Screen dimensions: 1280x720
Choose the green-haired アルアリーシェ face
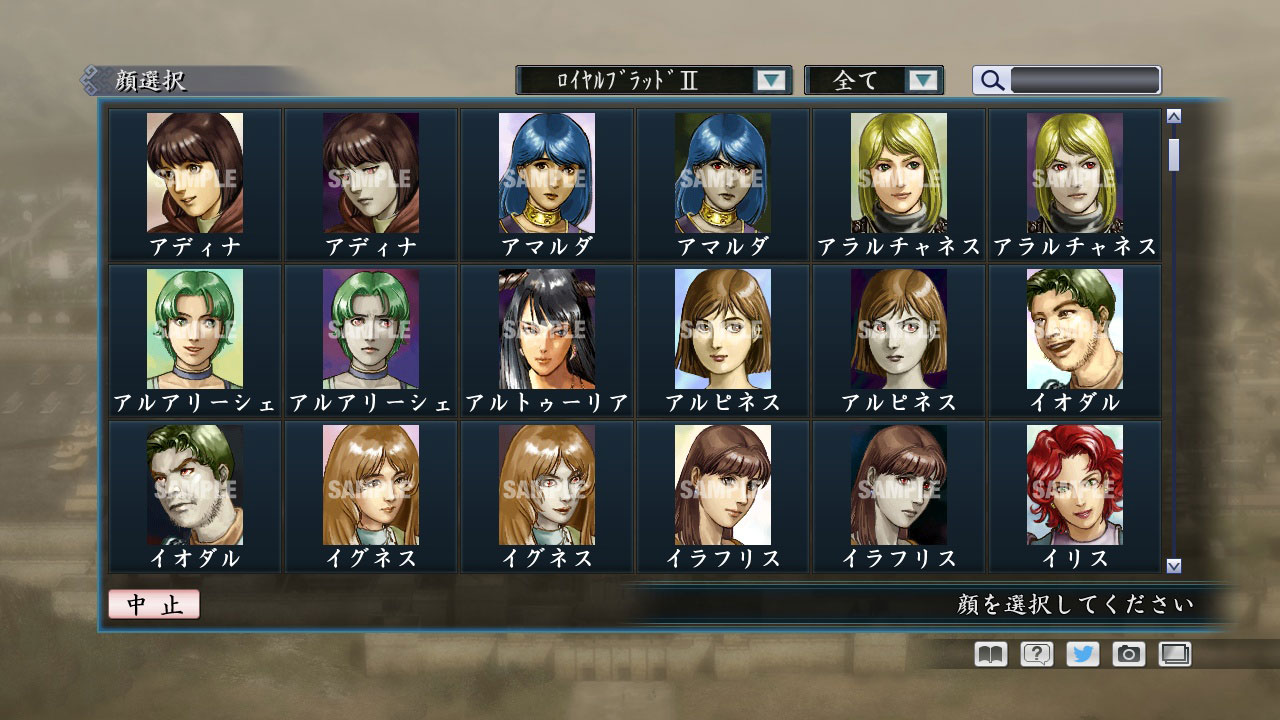point(193,330)
